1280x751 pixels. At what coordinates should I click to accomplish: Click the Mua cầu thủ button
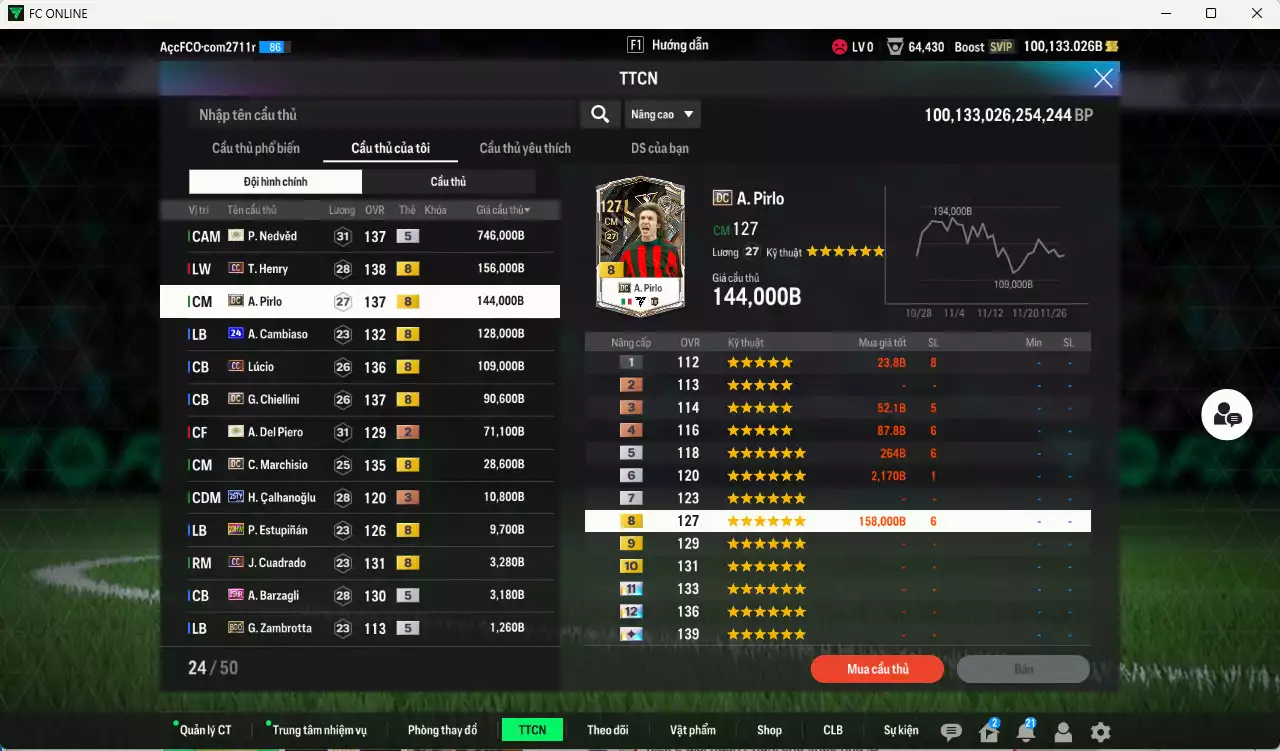point(877,669)
